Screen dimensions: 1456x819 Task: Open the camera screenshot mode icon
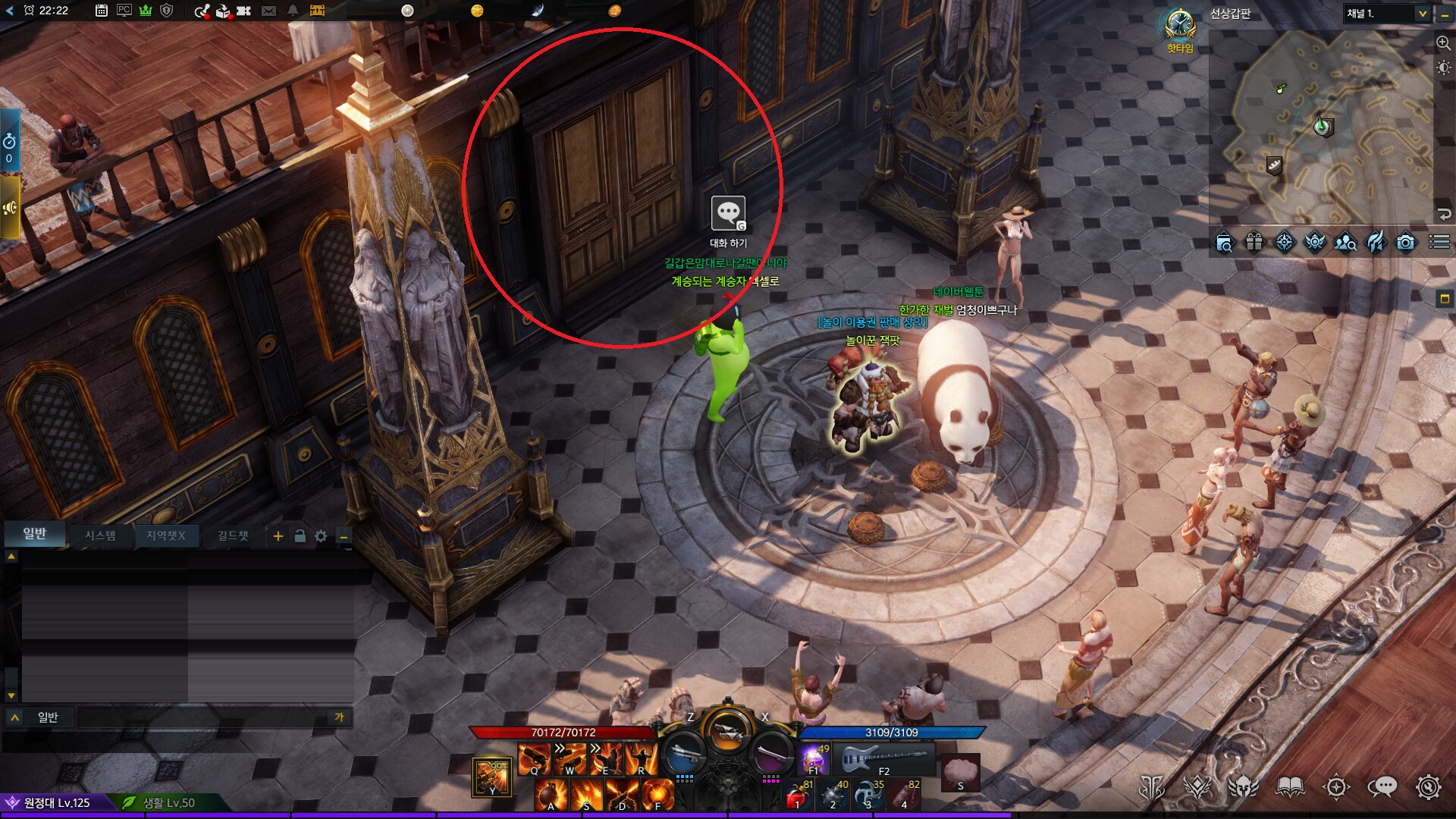1405,243
